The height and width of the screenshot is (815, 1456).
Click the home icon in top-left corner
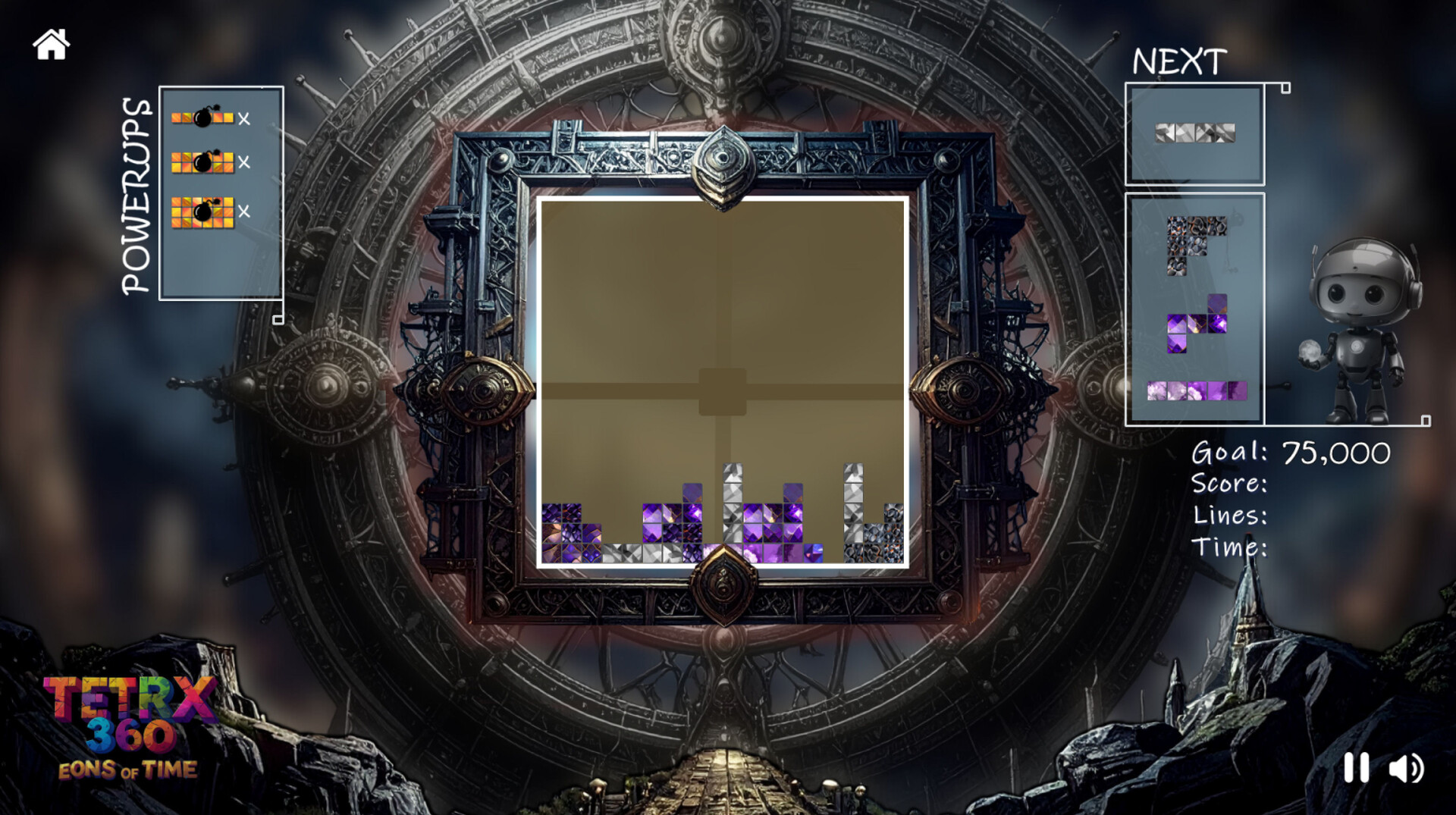pyautogui.click(x=50, y=45)
